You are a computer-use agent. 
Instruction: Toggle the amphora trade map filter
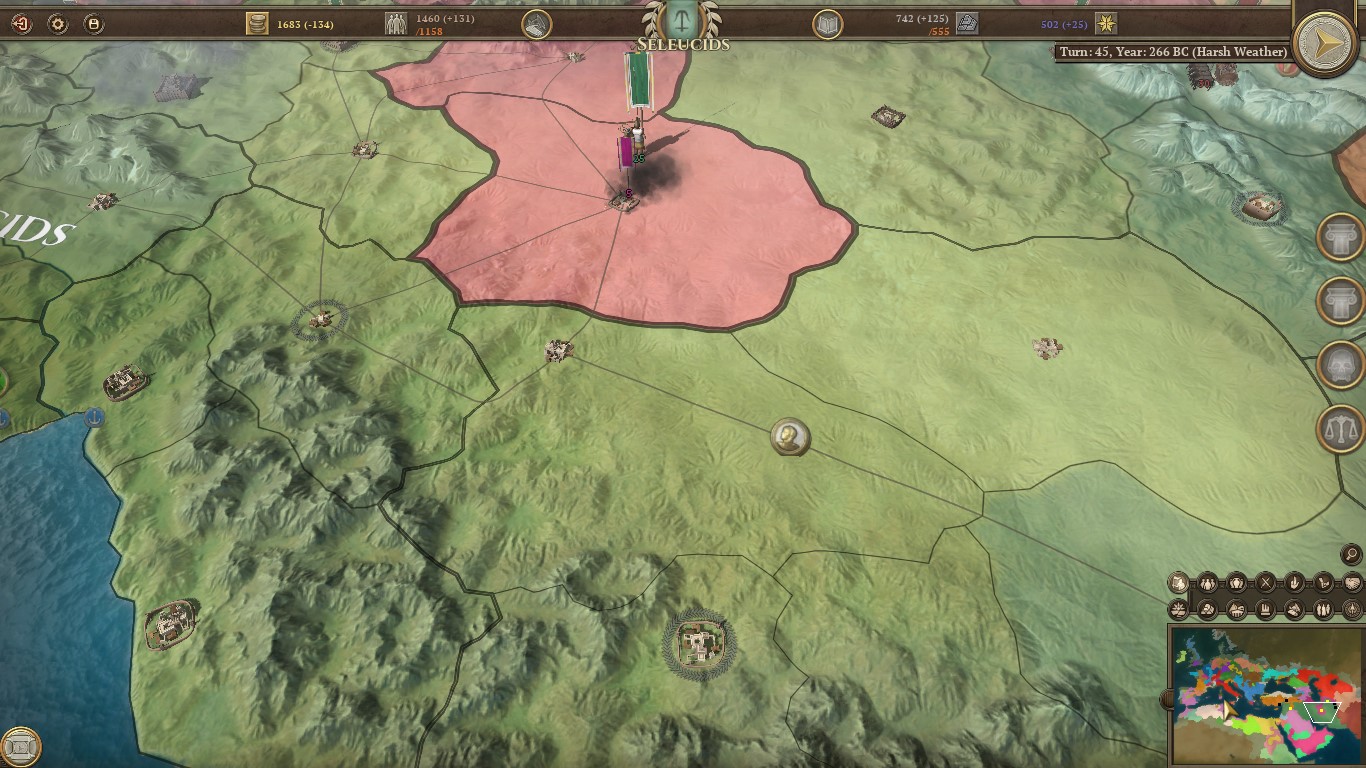click(1237, 581)
